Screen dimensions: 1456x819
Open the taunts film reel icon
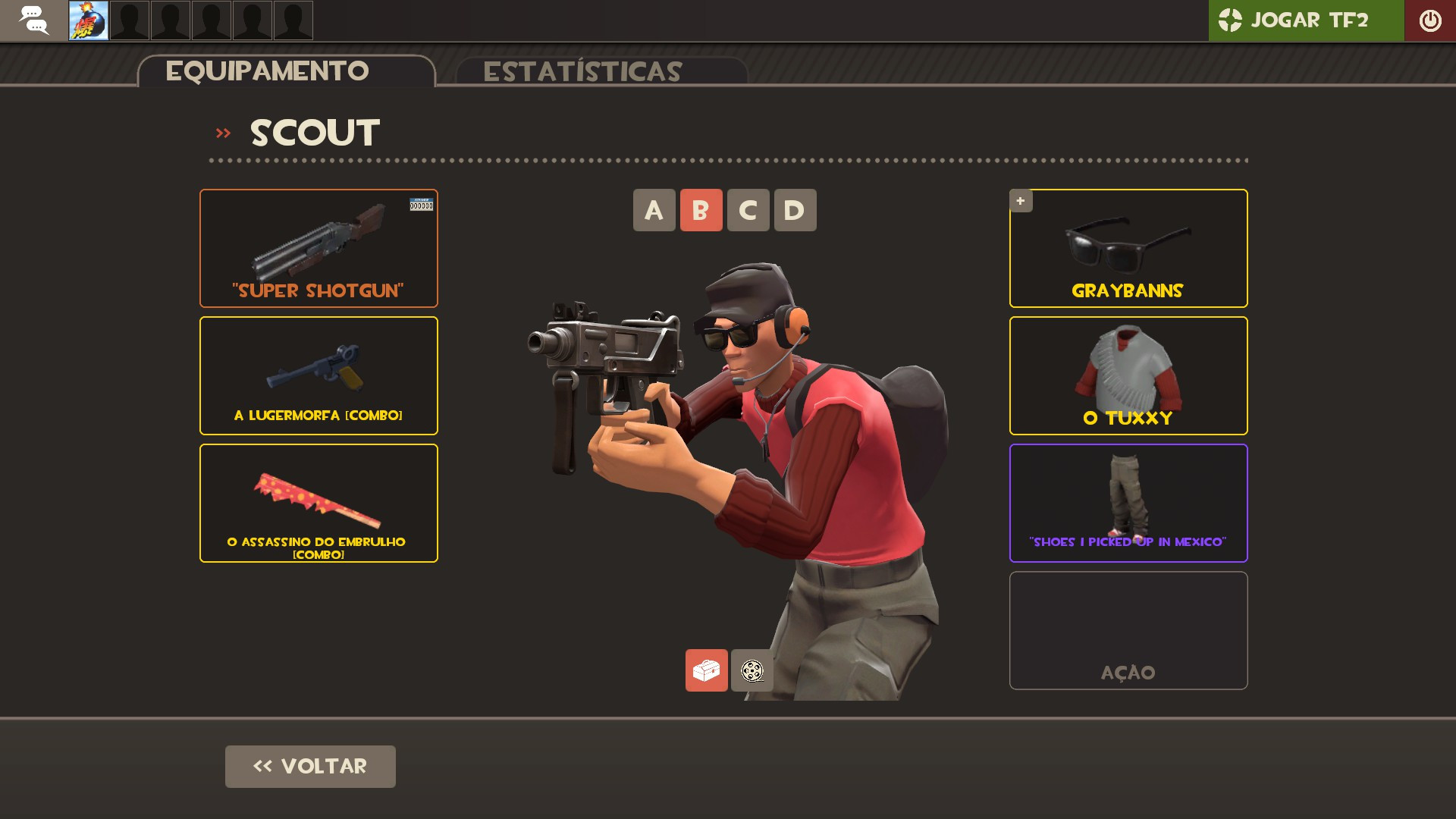point(752,670)
